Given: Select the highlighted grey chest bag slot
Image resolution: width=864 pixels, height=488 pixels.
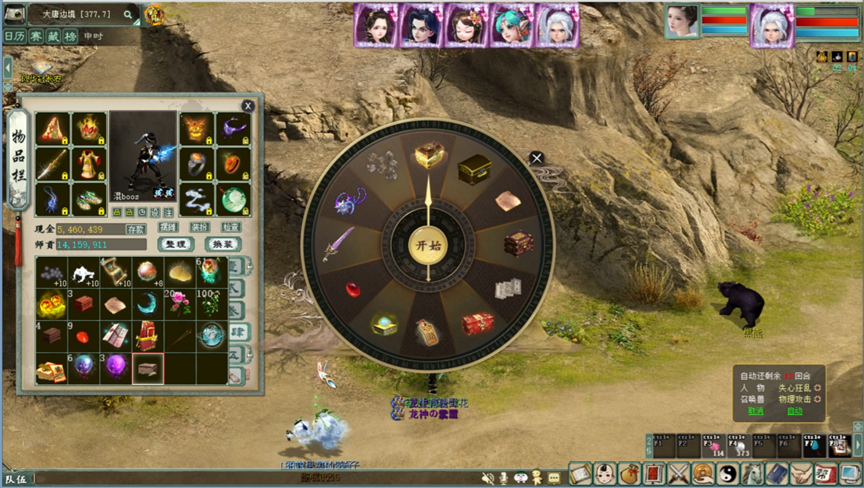Looking at the screenshot, I should click(x=148, y=369).
